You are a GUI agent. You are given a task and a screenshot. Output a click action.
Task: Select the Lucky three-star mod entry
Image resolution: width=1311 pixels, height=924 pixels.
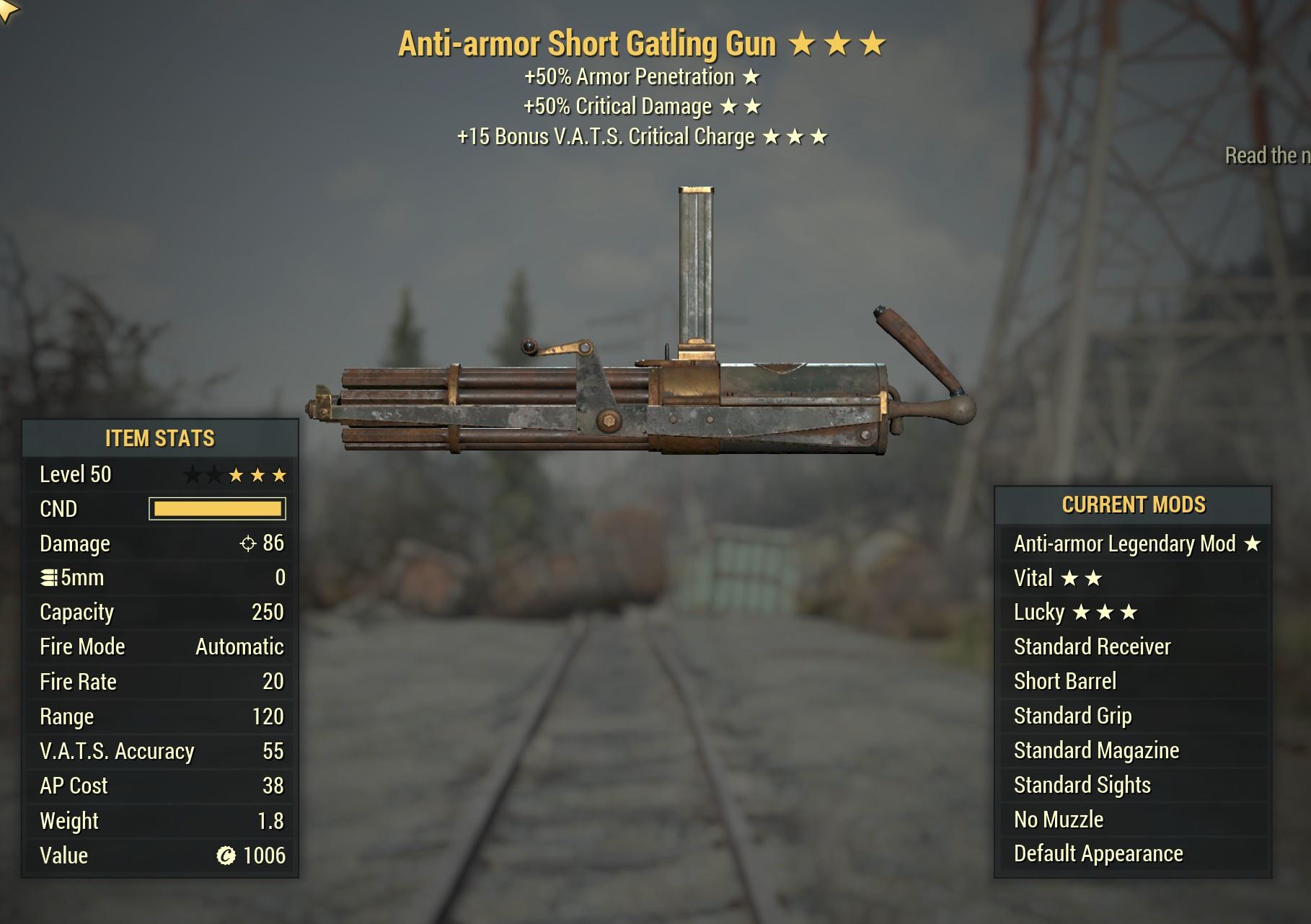pyautogui.click(x=1132, y=613)
